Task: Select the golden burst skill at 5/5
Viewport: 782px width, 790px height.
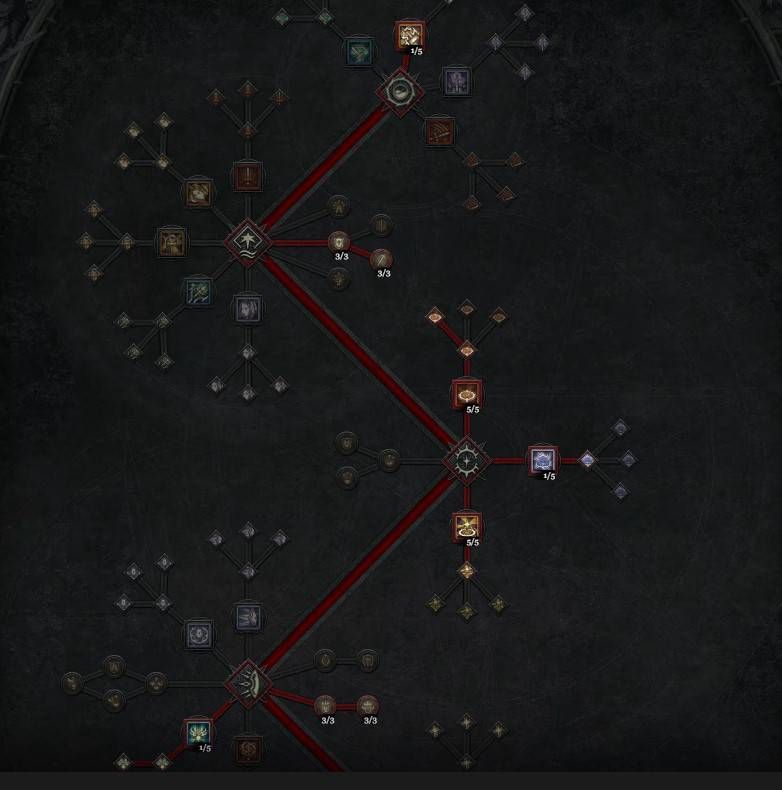Action: [x=466, y=526]
